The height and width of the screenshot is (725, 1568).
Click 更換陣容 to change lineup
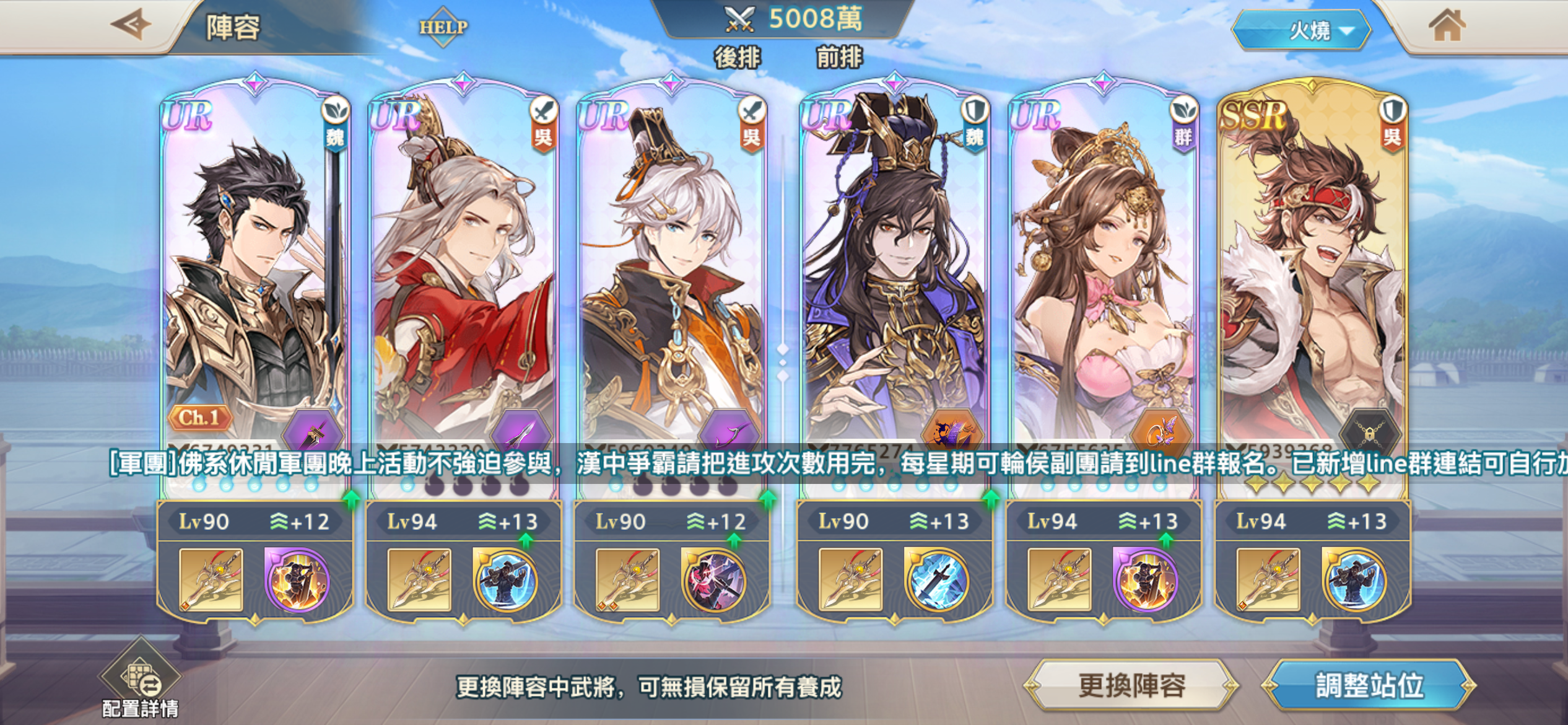pos(1131,685)
